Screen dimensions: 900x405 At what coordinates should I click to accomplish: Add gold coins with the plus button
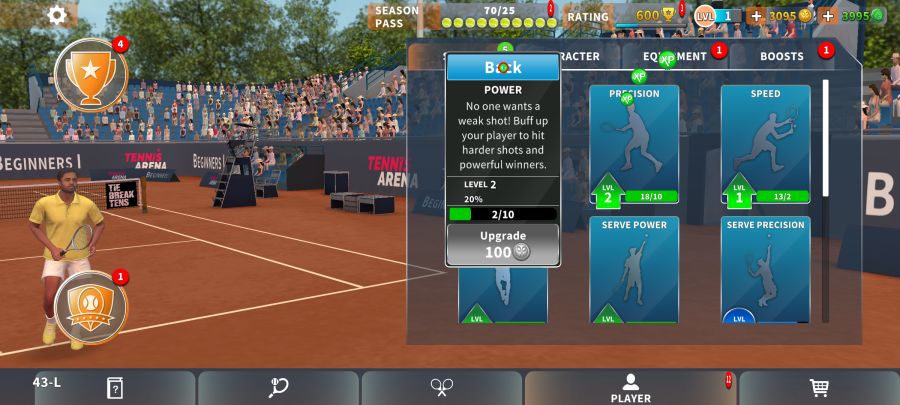(755, 16)
